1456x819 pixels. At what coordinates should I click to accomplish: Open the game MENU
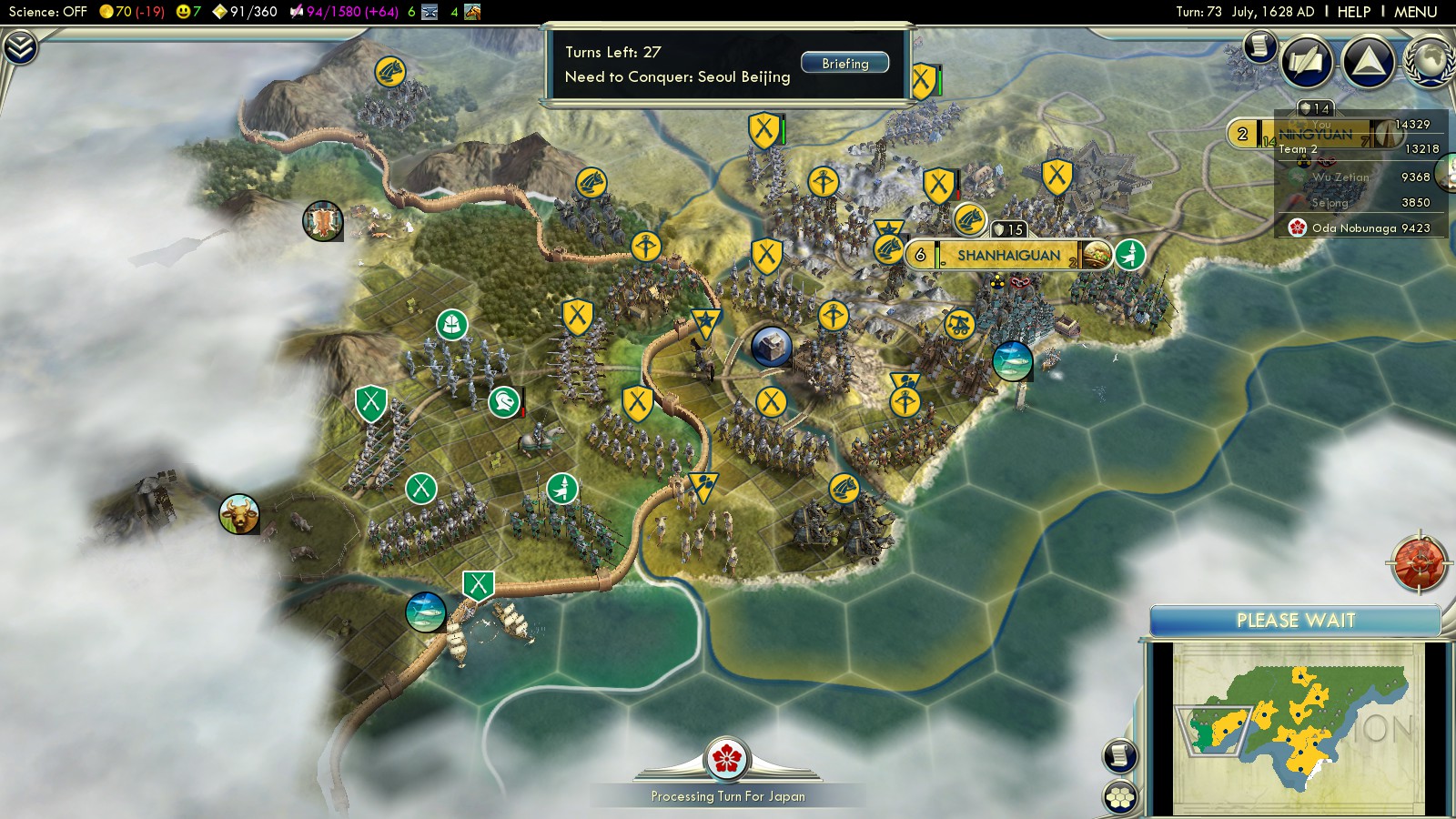coord(1415,12)
